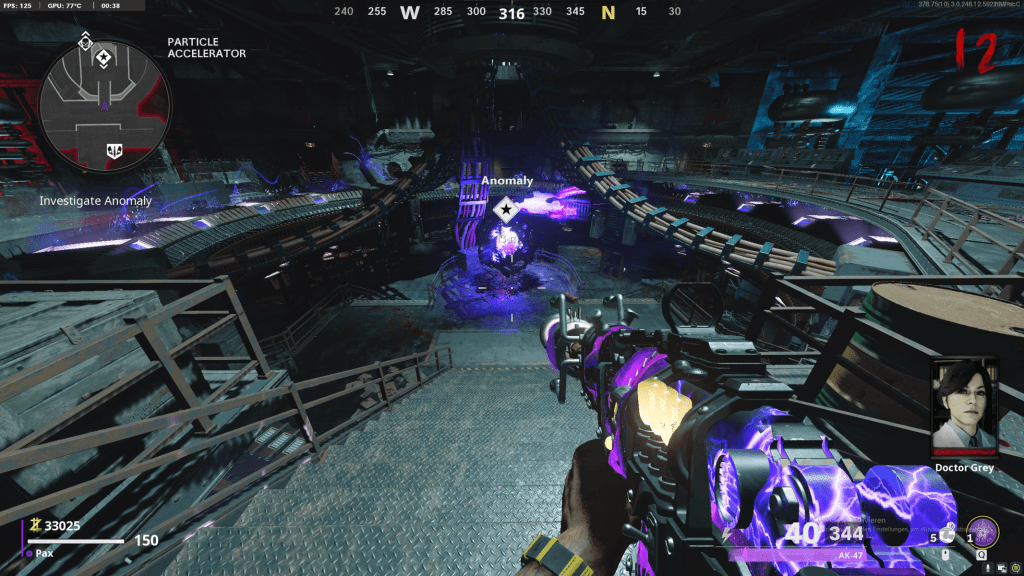Activate the purple field upgrade icon

point(985,531)
